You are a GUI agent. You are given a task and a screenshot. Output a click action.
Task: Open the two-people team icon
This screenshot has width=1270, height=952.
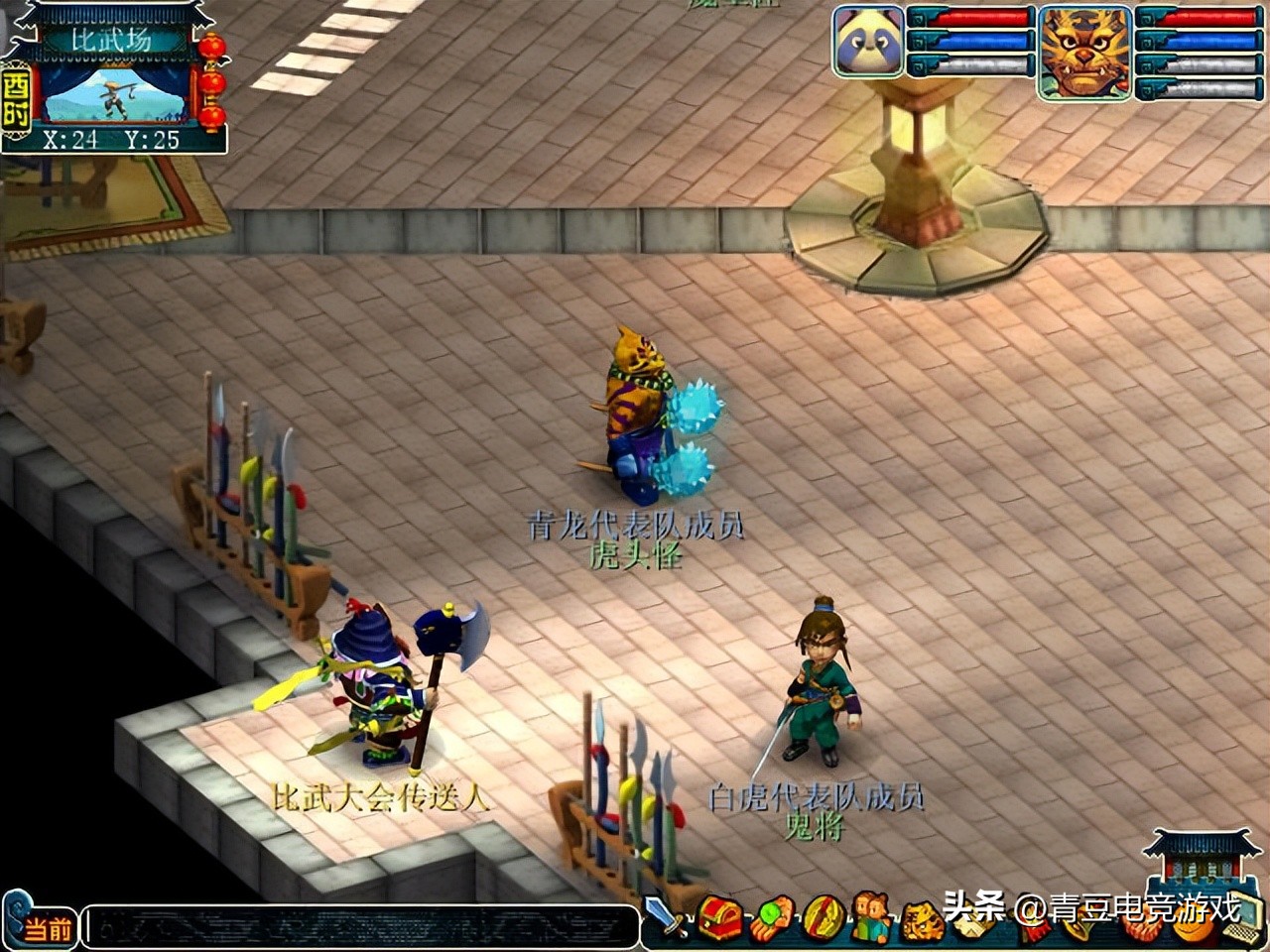(872, 919)
